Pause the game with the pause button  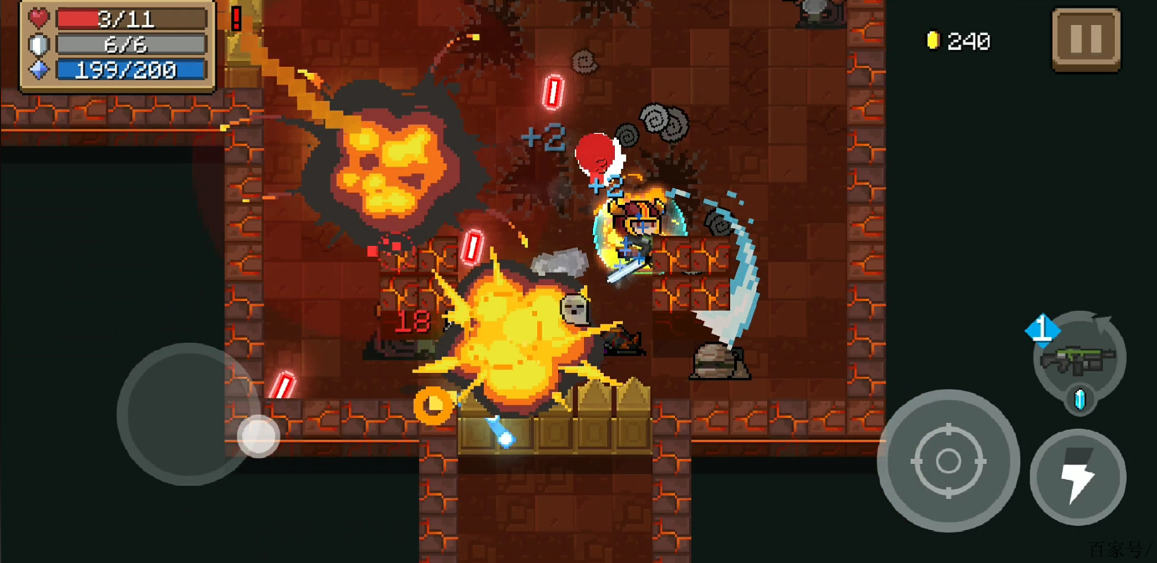pyautogui.click(x=1086, y=40)
